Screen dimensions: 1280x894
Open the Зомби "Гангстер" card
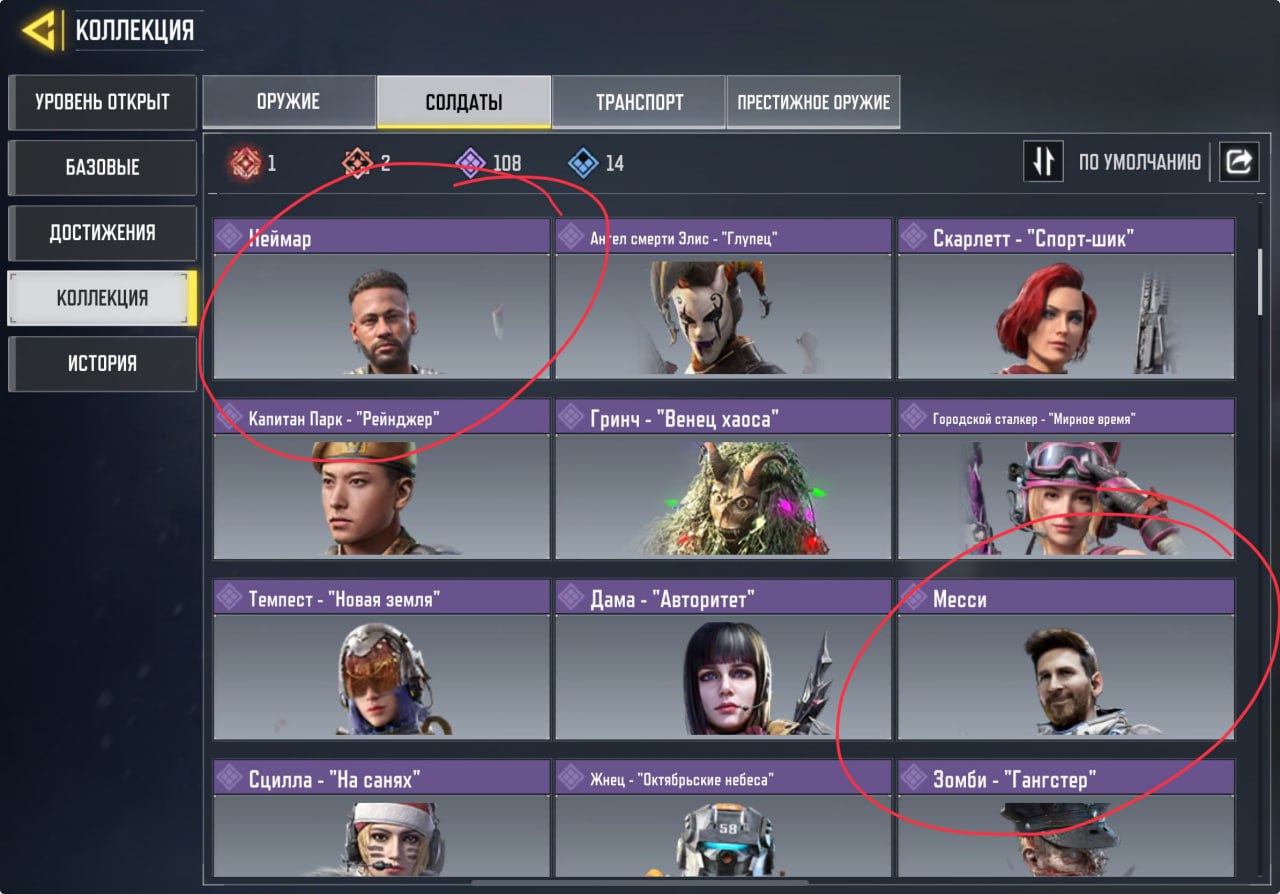(x=1066, y=818)
